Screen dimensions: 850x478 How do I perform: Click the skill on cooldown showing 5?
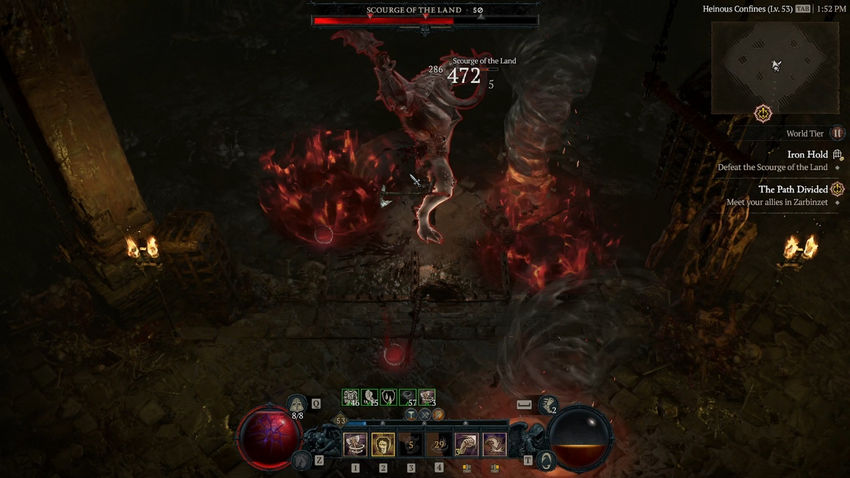click(x=410, y=444)
